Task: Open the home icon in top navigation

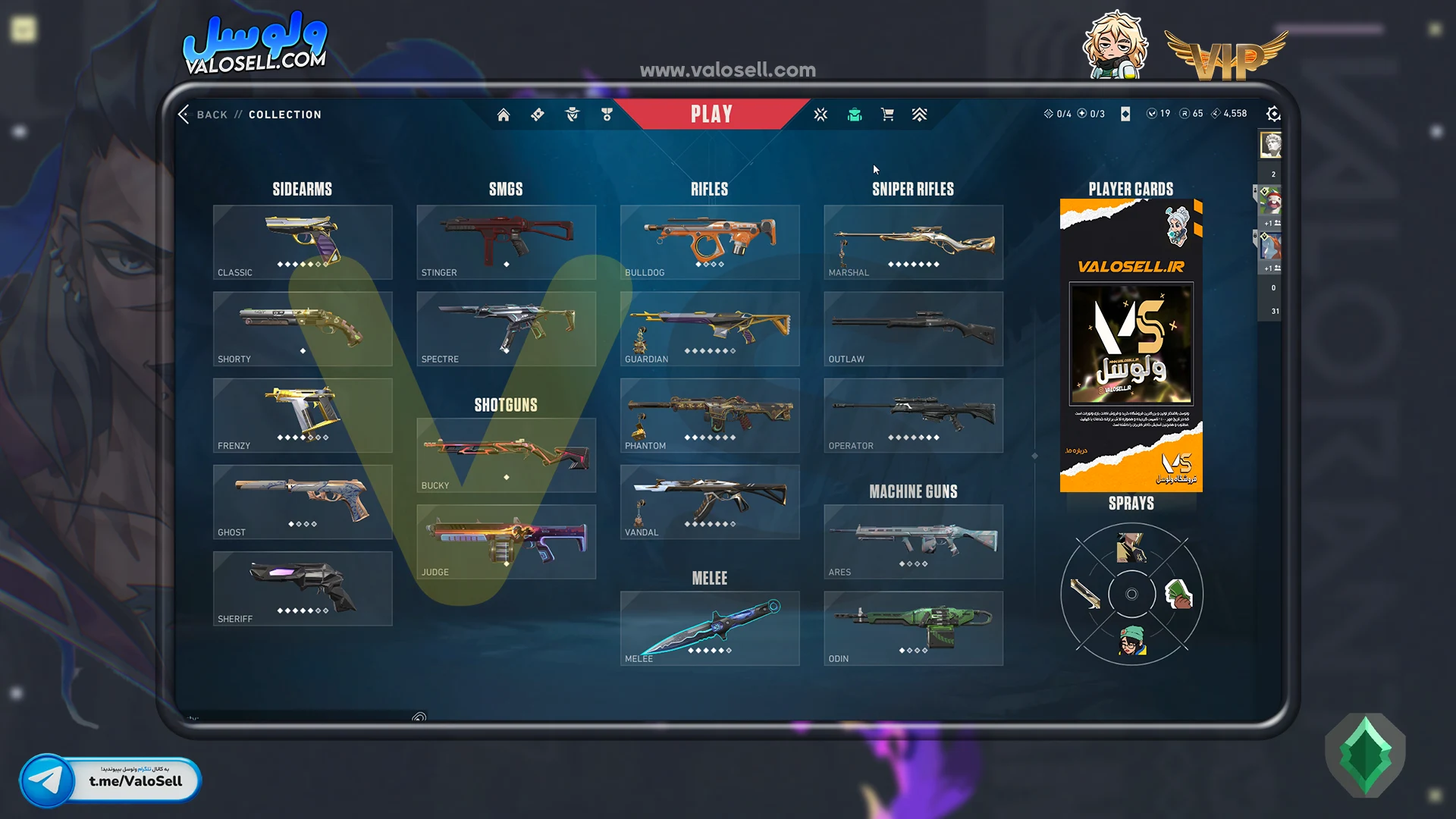Action: [x=504, y=115]
